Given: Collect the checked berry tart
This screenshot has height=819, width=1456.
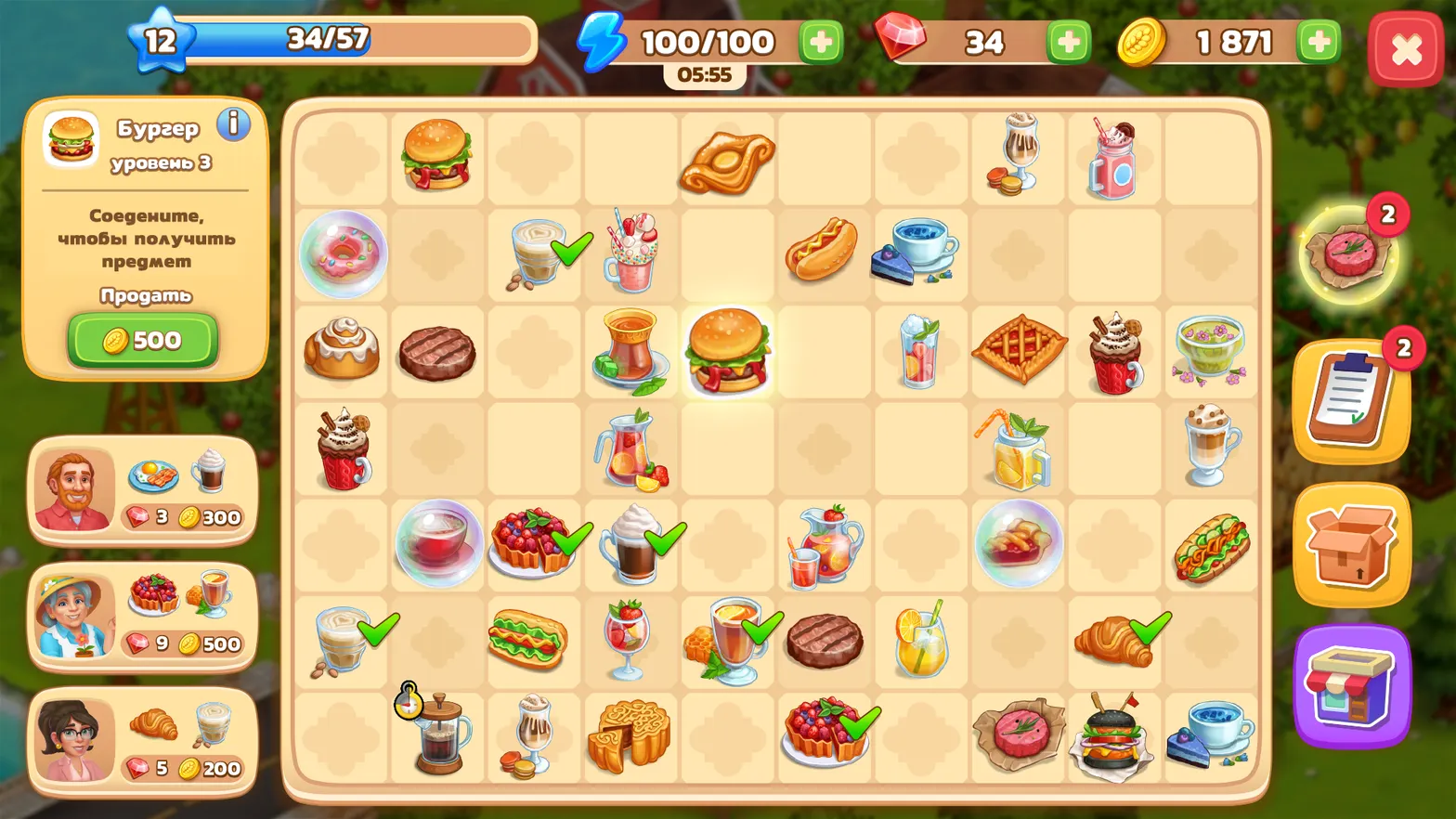Looking at the screenshot, I should (x=534, y=543).
